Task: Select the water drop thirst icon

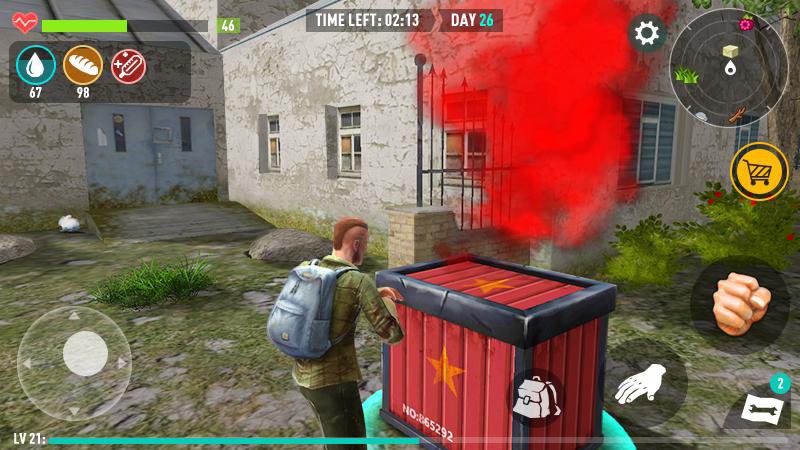Action: [35, 66]
